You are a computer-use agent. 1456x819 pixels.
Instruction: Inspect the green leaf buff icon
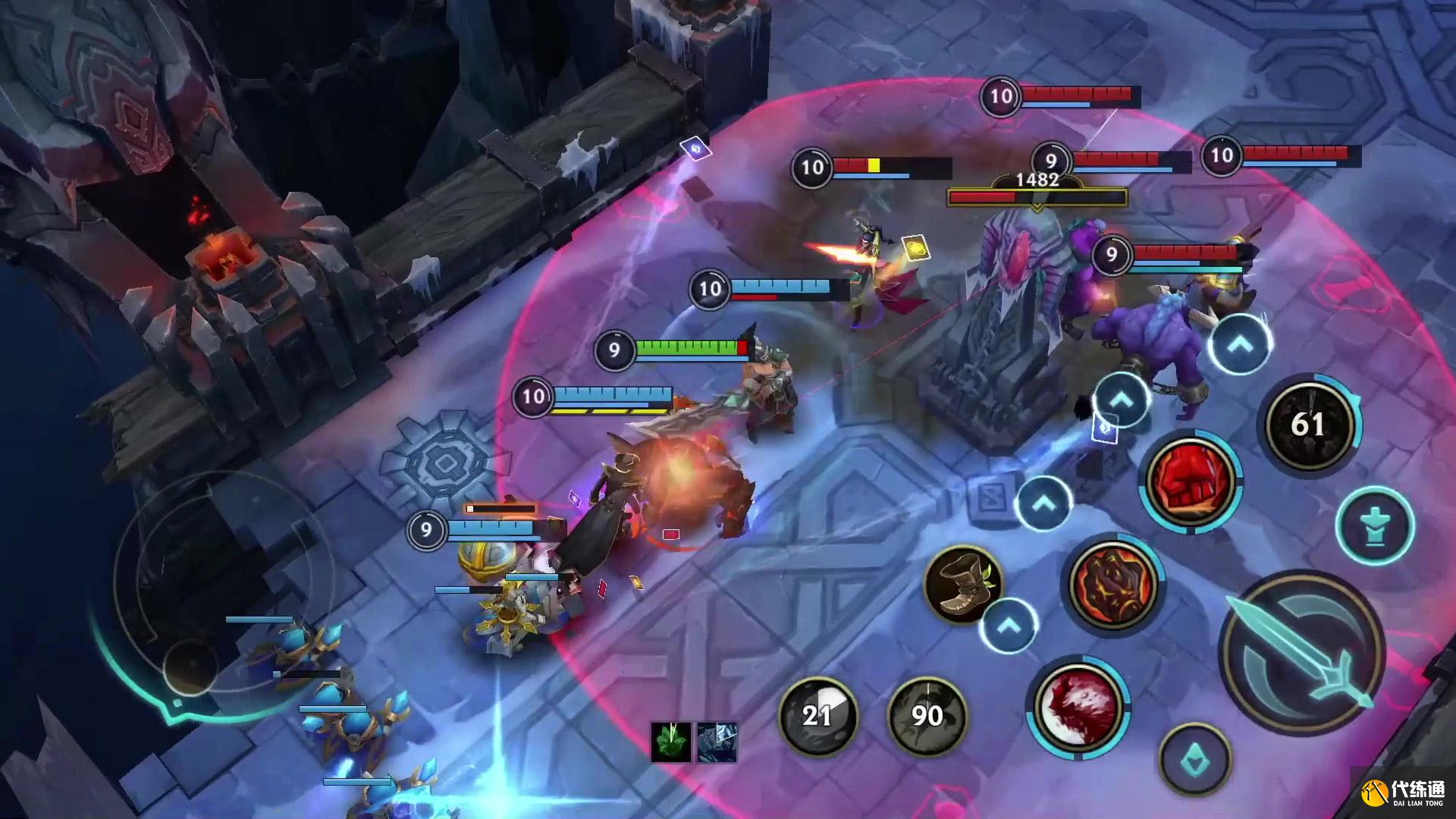pos(670,741)
